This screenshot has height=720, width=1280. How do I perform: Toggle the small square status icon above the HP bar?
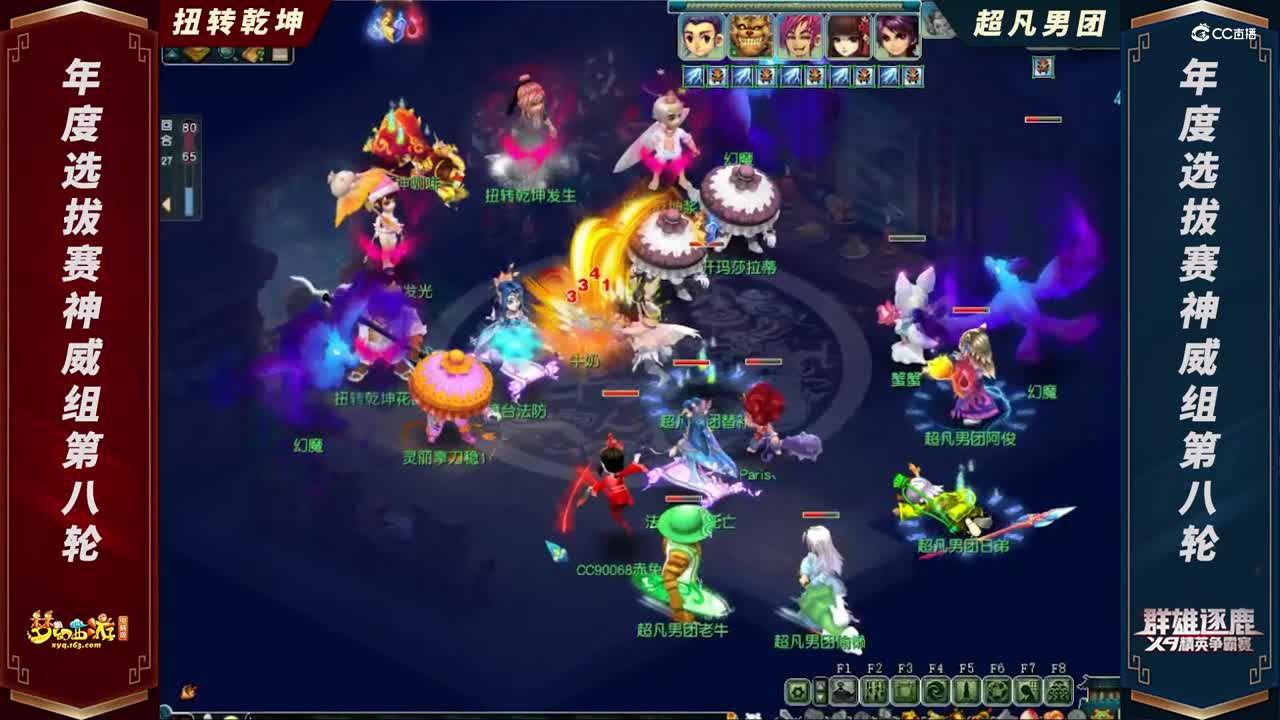[x=167, y=125]
